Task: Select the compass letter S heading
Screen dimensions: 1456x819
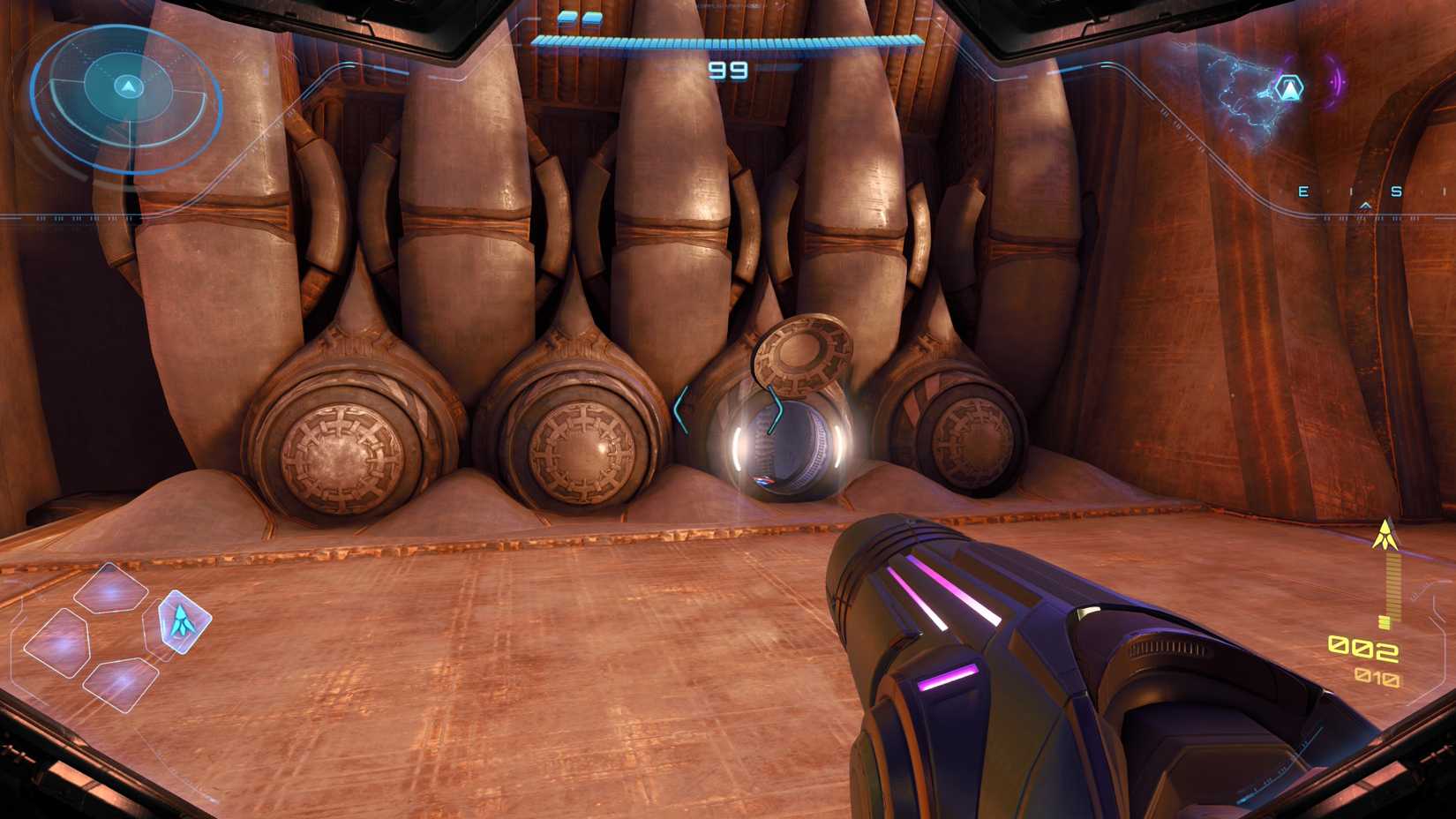Action: [x=1397, y=191]
